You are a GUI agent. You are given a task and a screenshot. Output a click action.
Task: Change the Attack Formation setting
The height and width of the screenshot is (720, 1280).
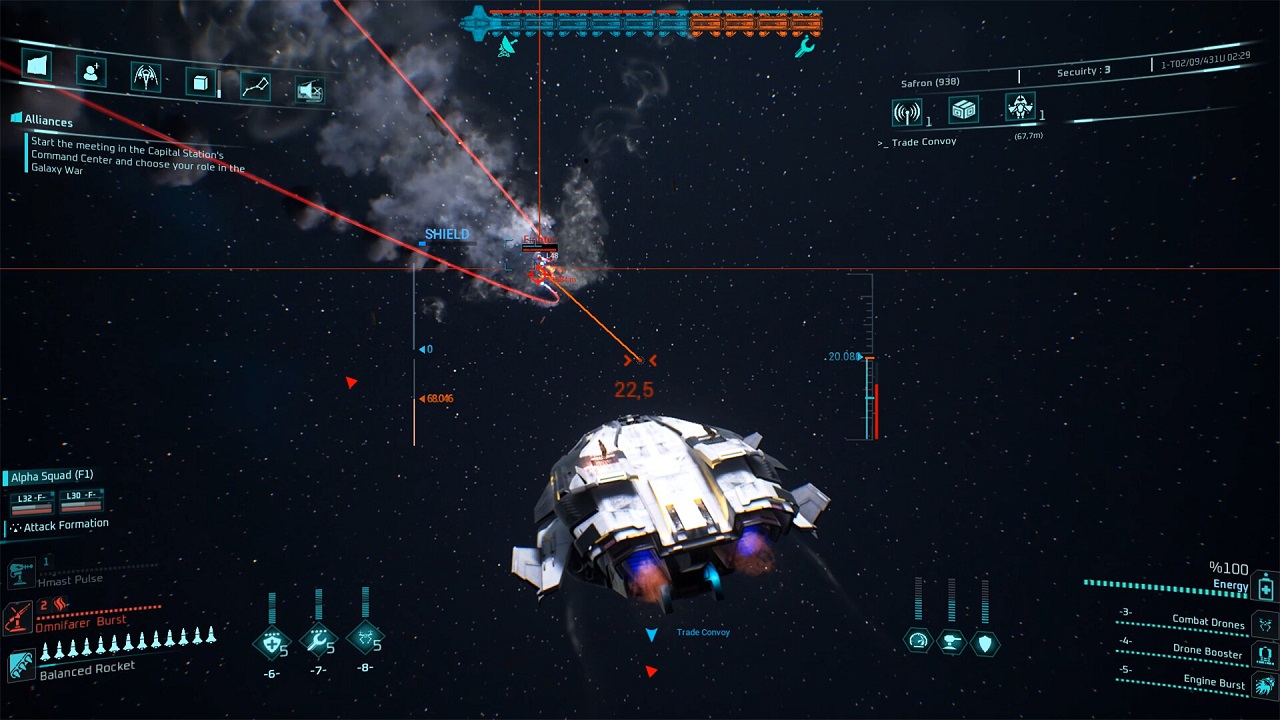coord(65,525)
